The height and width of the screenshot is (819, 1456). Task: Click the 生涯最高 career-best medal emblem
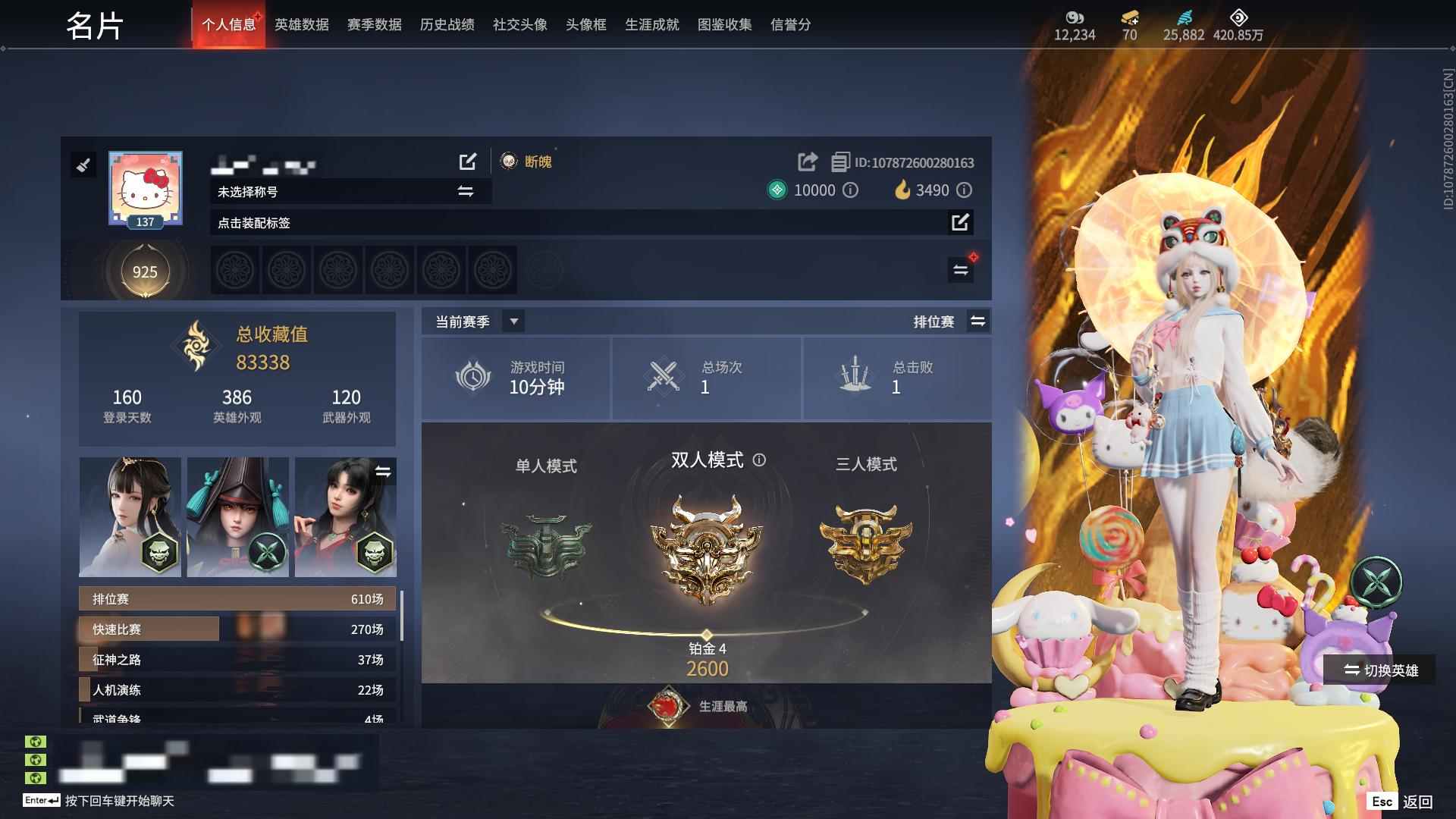click(x=667, y=704)
